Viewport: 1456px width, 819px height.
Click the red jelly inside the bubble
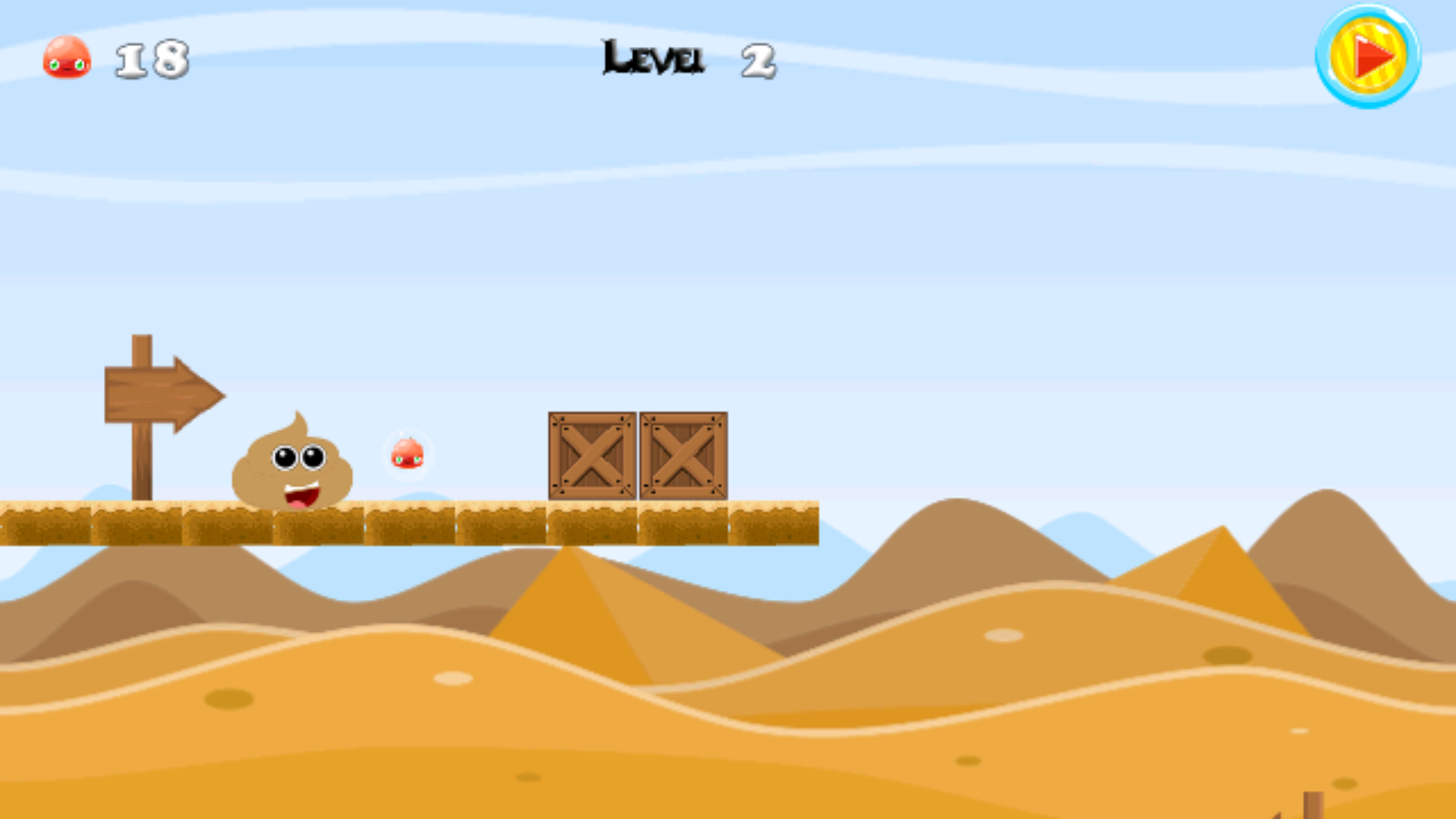(x=408, y=453)
